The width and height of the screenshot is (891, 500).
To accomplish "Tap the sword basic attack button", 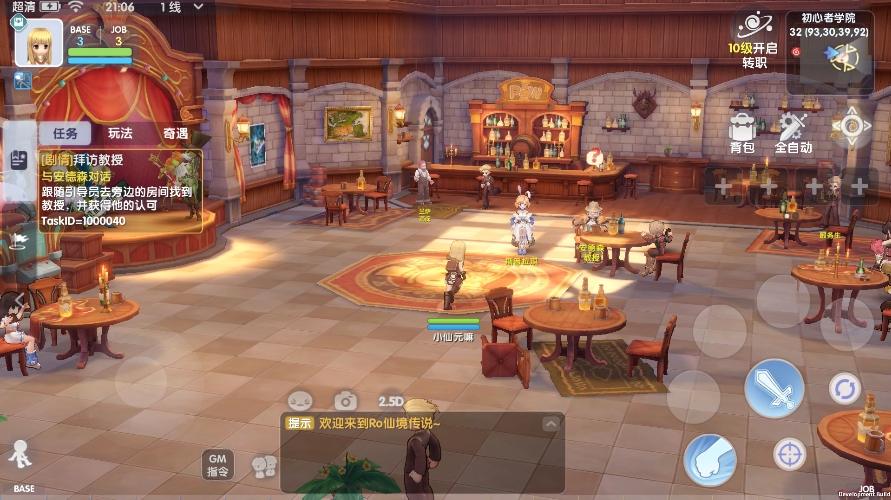I will 774,386.
